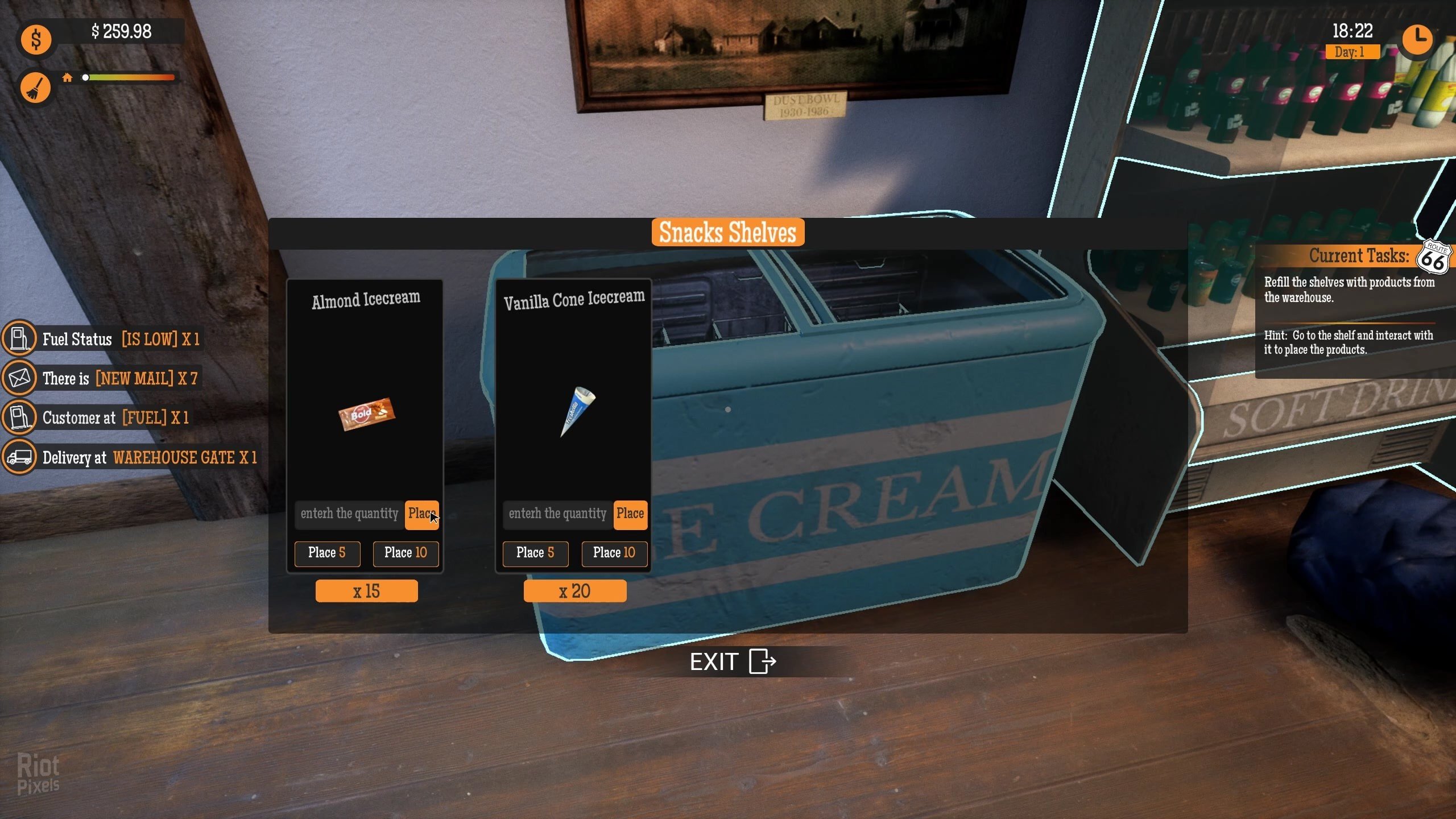Click the Vanilla Cone quantity input field
The height and width of the screenshot is (819, 1456).
point(557,515)
